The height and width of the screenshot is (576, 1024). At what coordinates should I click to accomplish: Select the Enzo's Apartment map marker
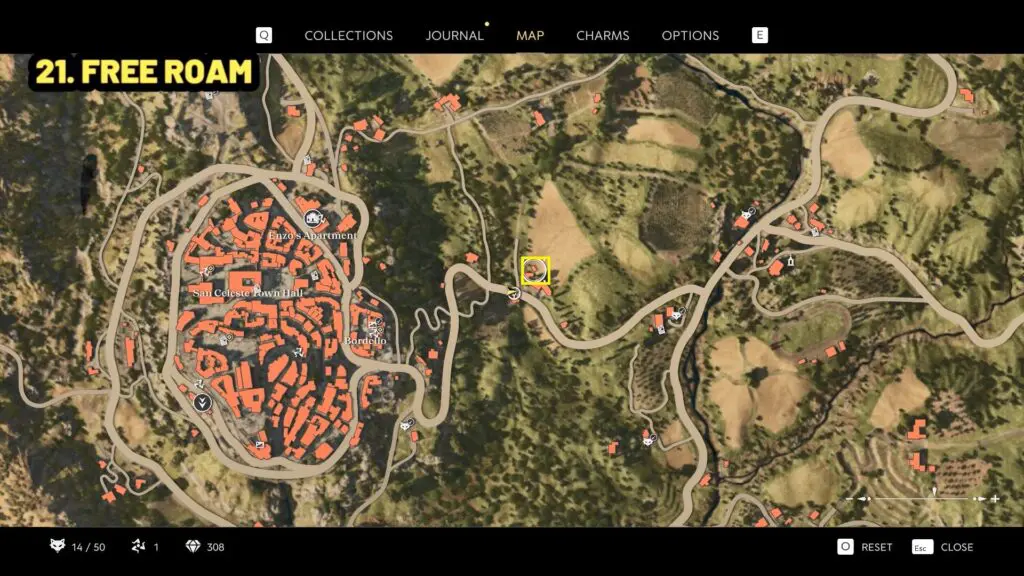313,219
